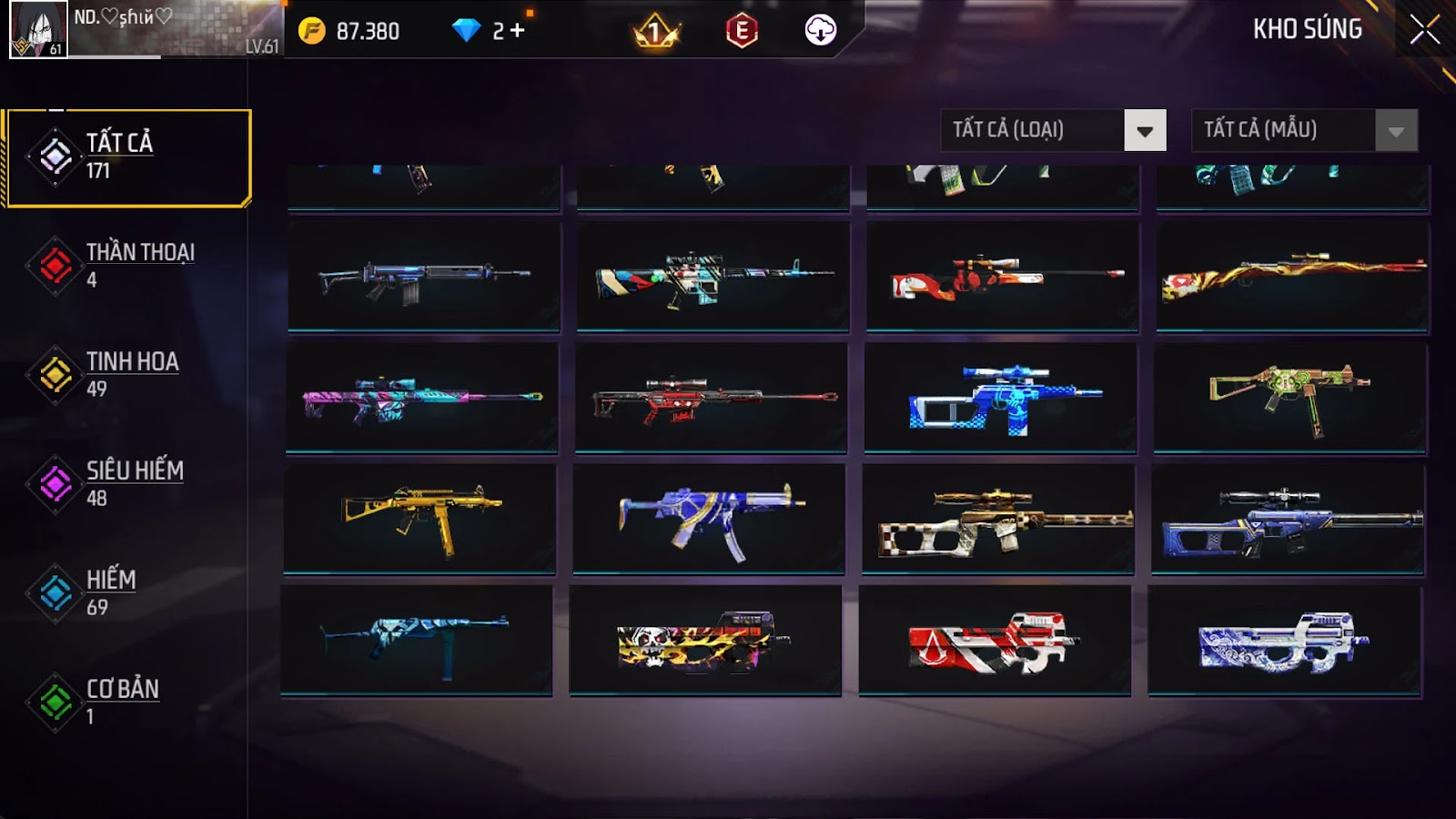The height and width of the screenshot is (819, 1456).
Task: Open the gold crown rank icon
Action: click(655, 33)
